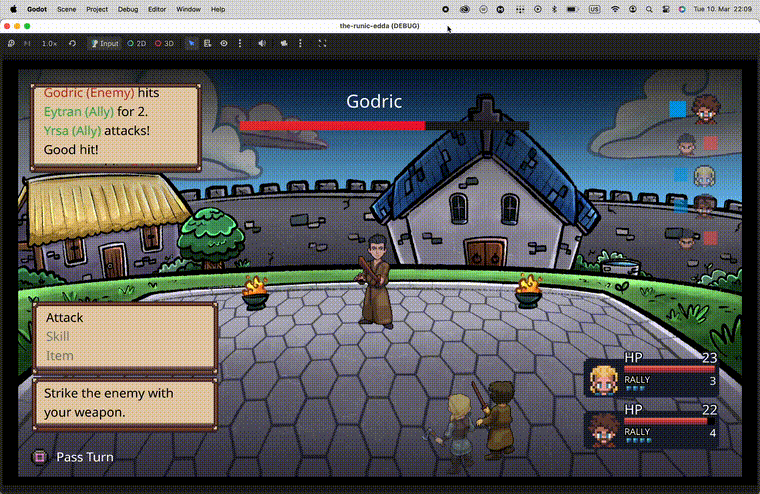Open the Item command

pyautogui.click(x=60, y=356)
